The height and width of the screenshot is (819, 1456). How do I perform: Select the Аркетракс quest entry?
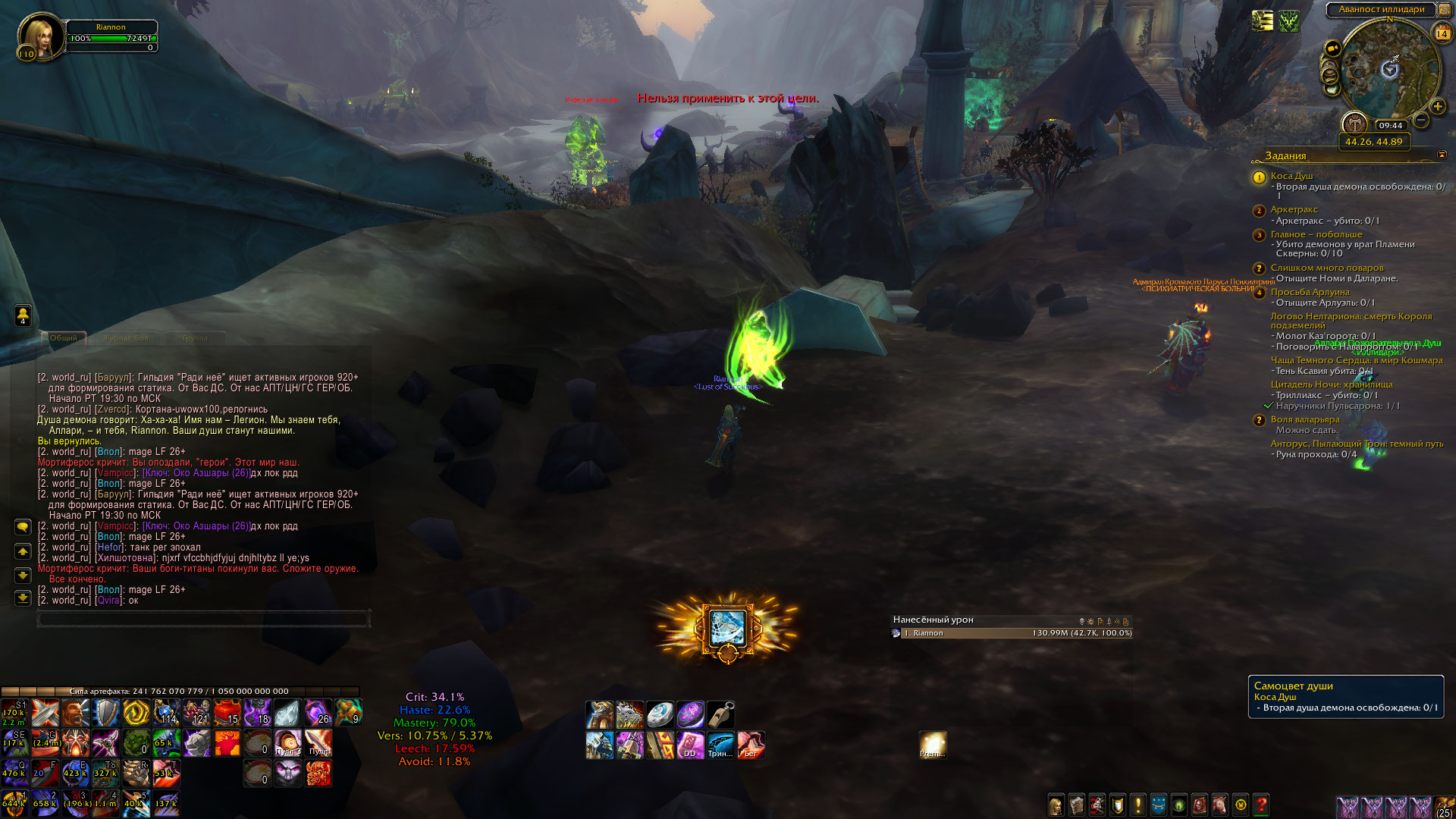tap(1294, 209)
